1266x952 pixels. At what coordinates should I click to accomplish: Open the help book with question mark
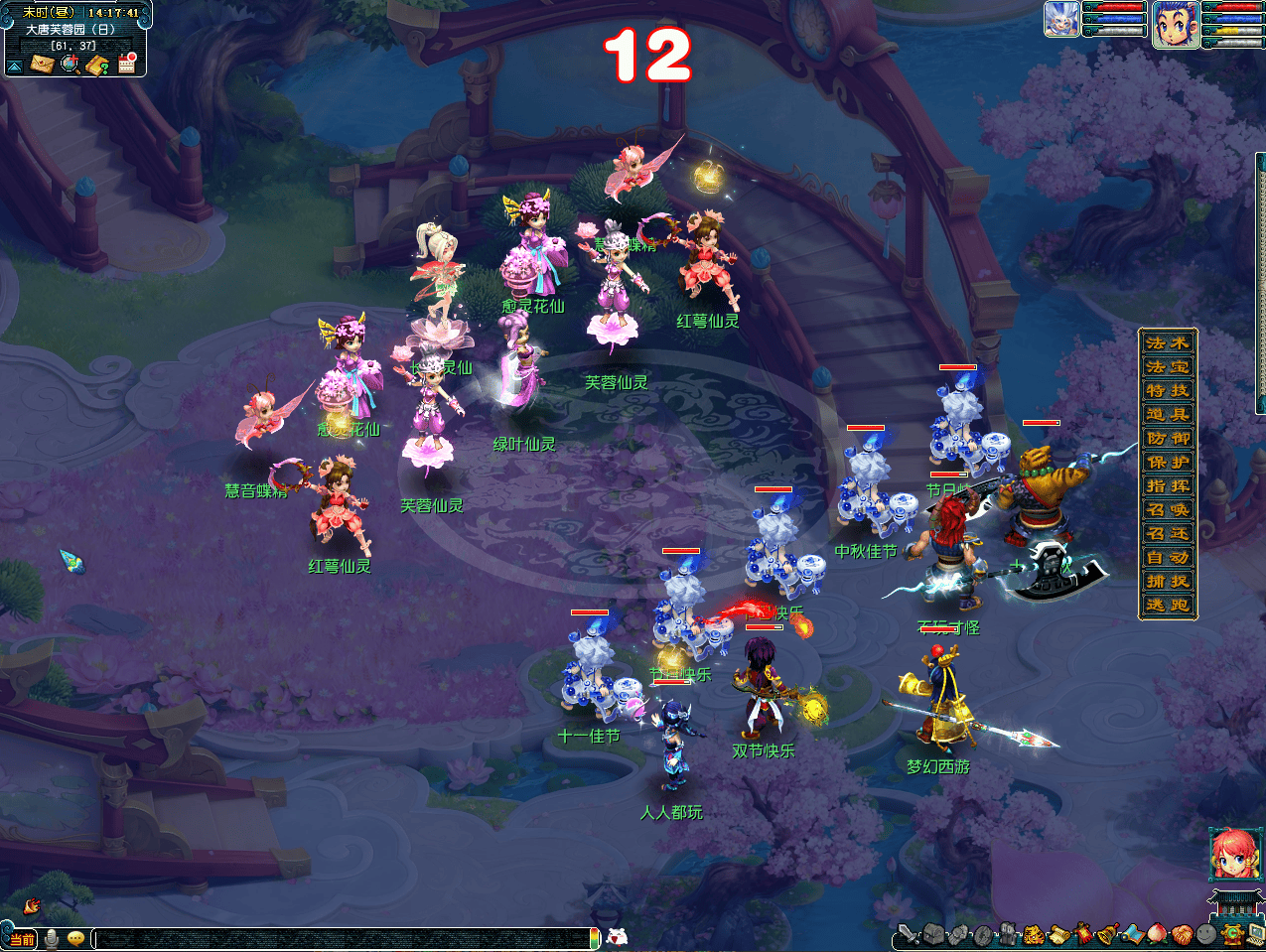97,66
